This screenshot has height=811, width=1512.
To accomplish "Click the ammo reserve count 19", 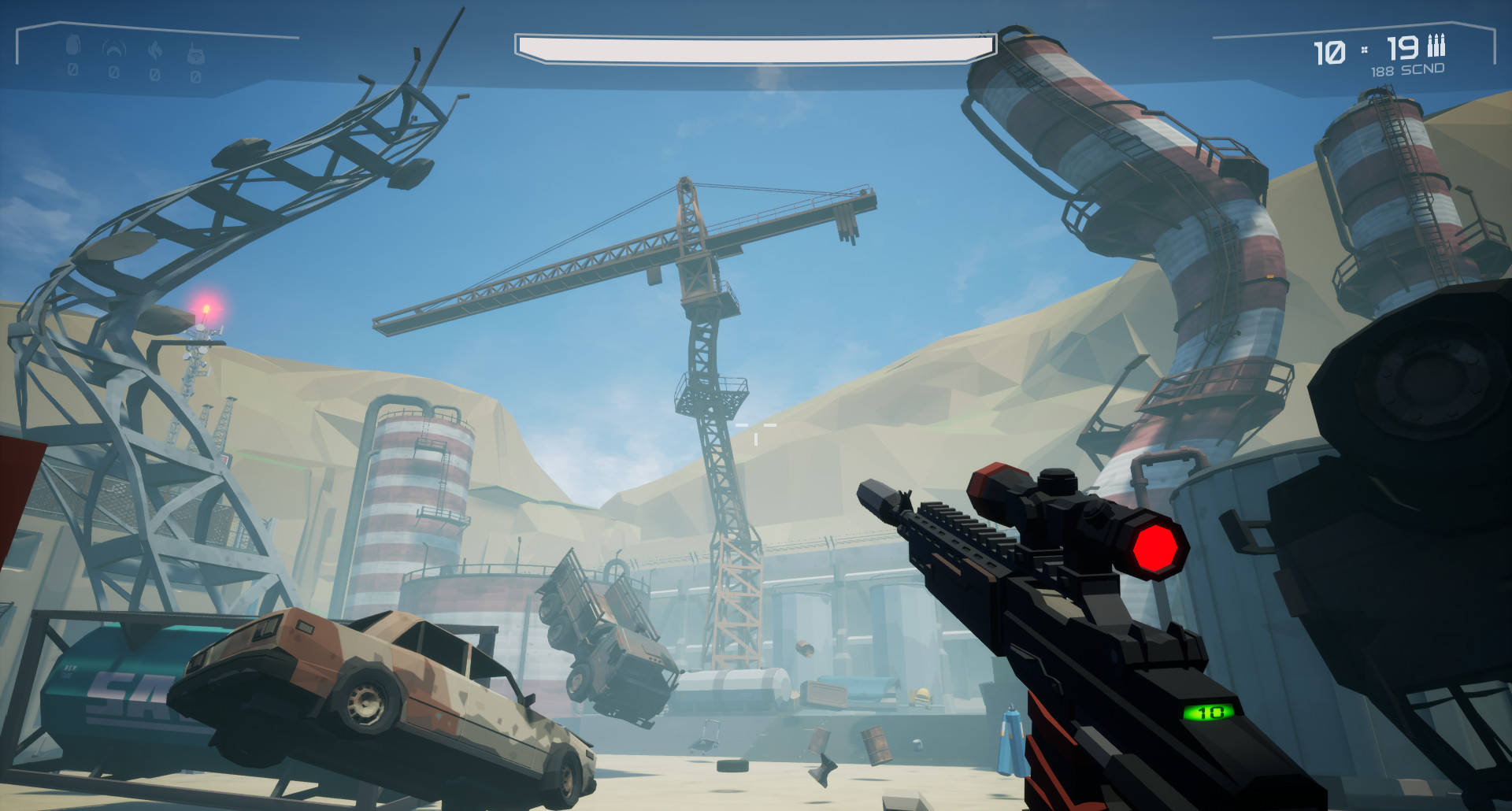I will [1404, 50].
